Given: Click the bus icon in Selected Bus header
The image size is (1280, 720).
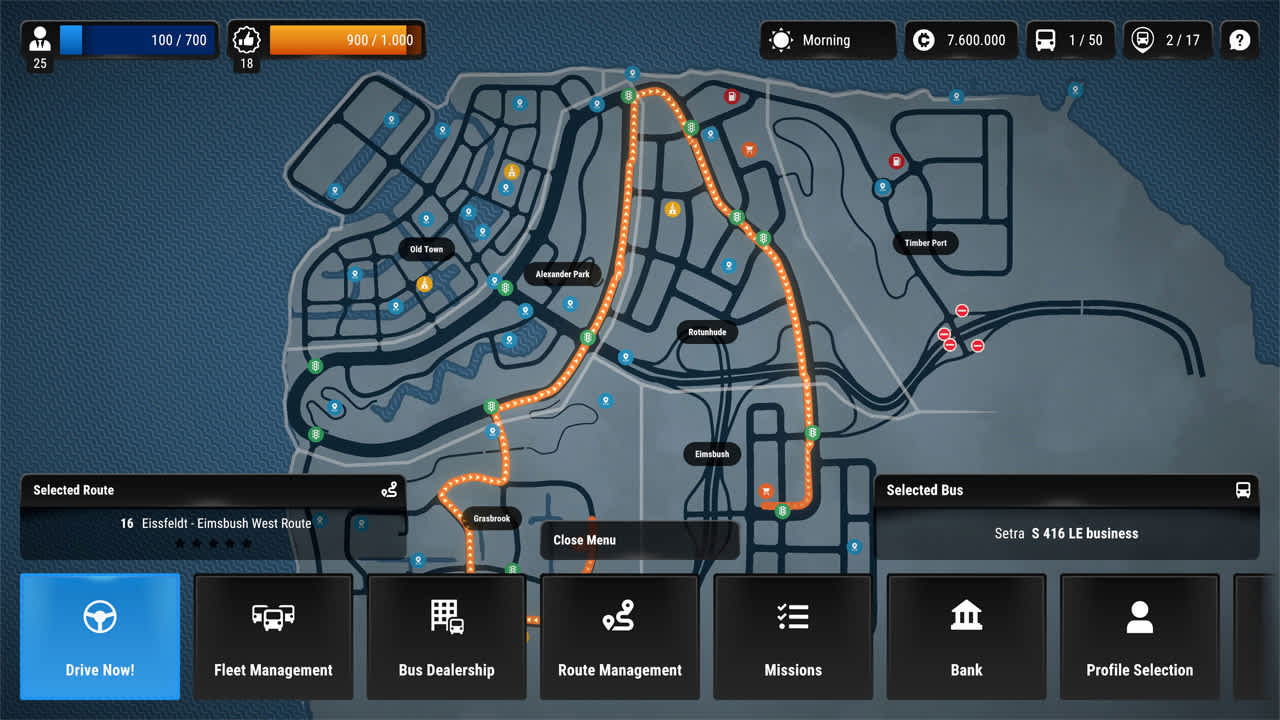Looking at the screenshot, I should tap(1243, 490).
